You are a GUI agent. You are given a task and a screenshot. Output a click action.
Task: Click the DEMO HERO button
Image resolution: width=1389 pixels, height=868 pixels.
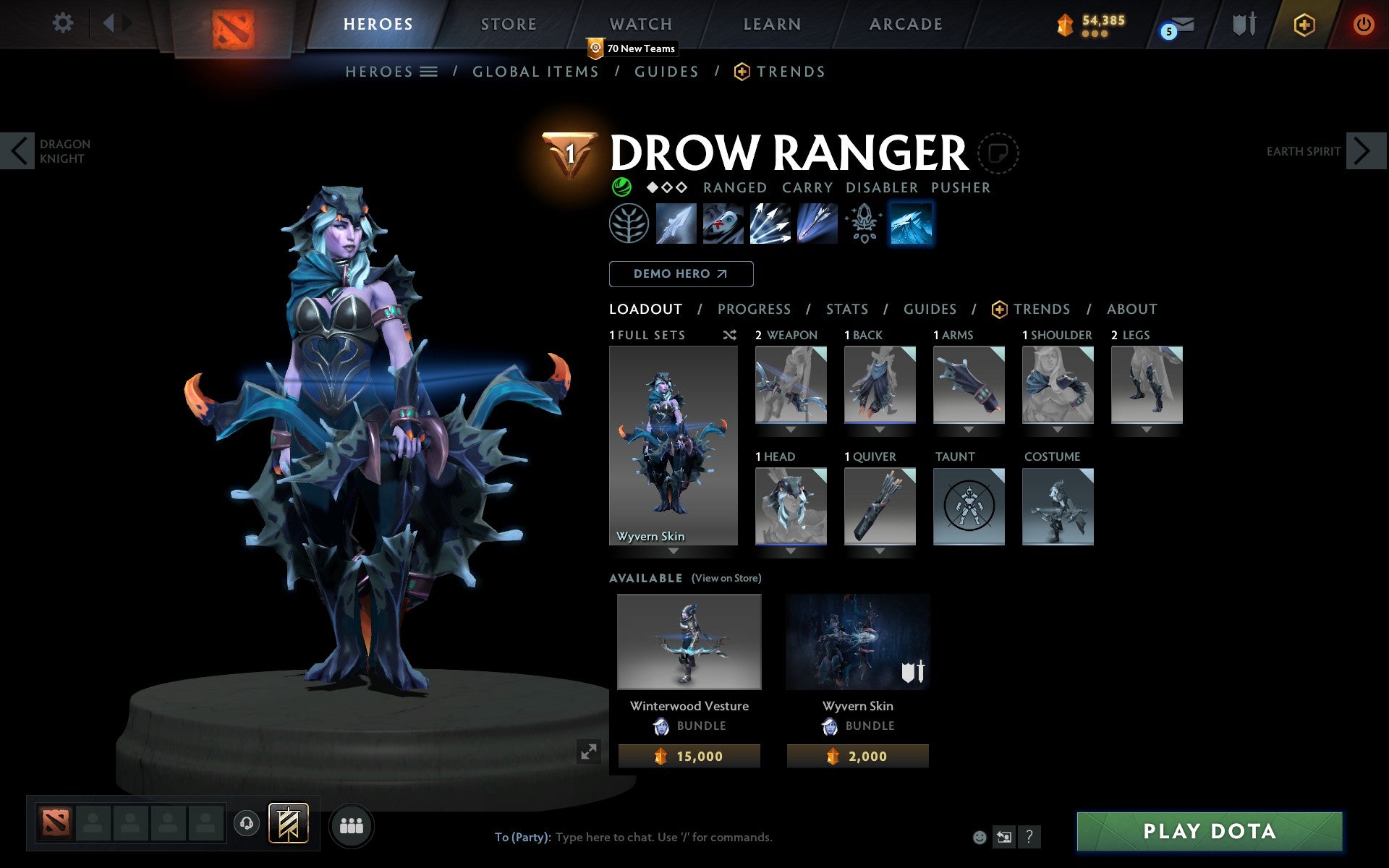(681, 273)
